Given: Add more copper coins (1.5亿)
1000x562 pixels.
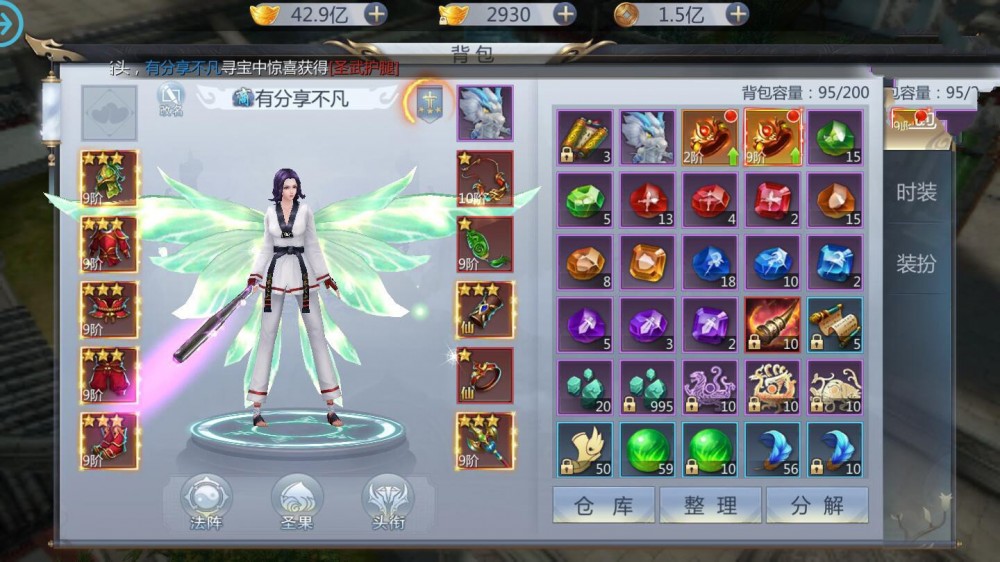Looking at the screenshot, I should click(737, 14).
